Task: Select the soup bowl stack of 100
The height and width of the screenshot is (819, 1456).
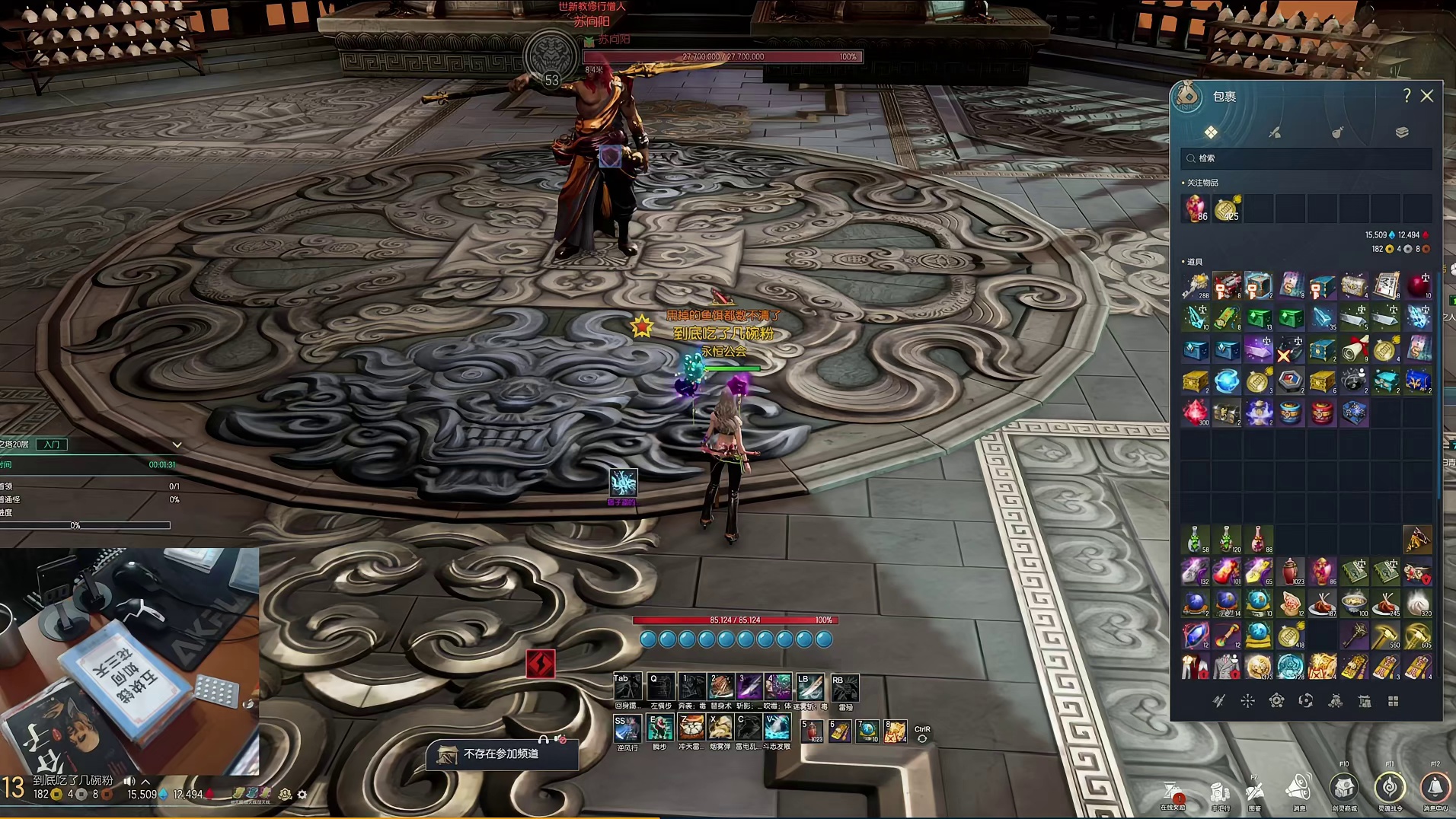Action: [x=1354, y=604]
